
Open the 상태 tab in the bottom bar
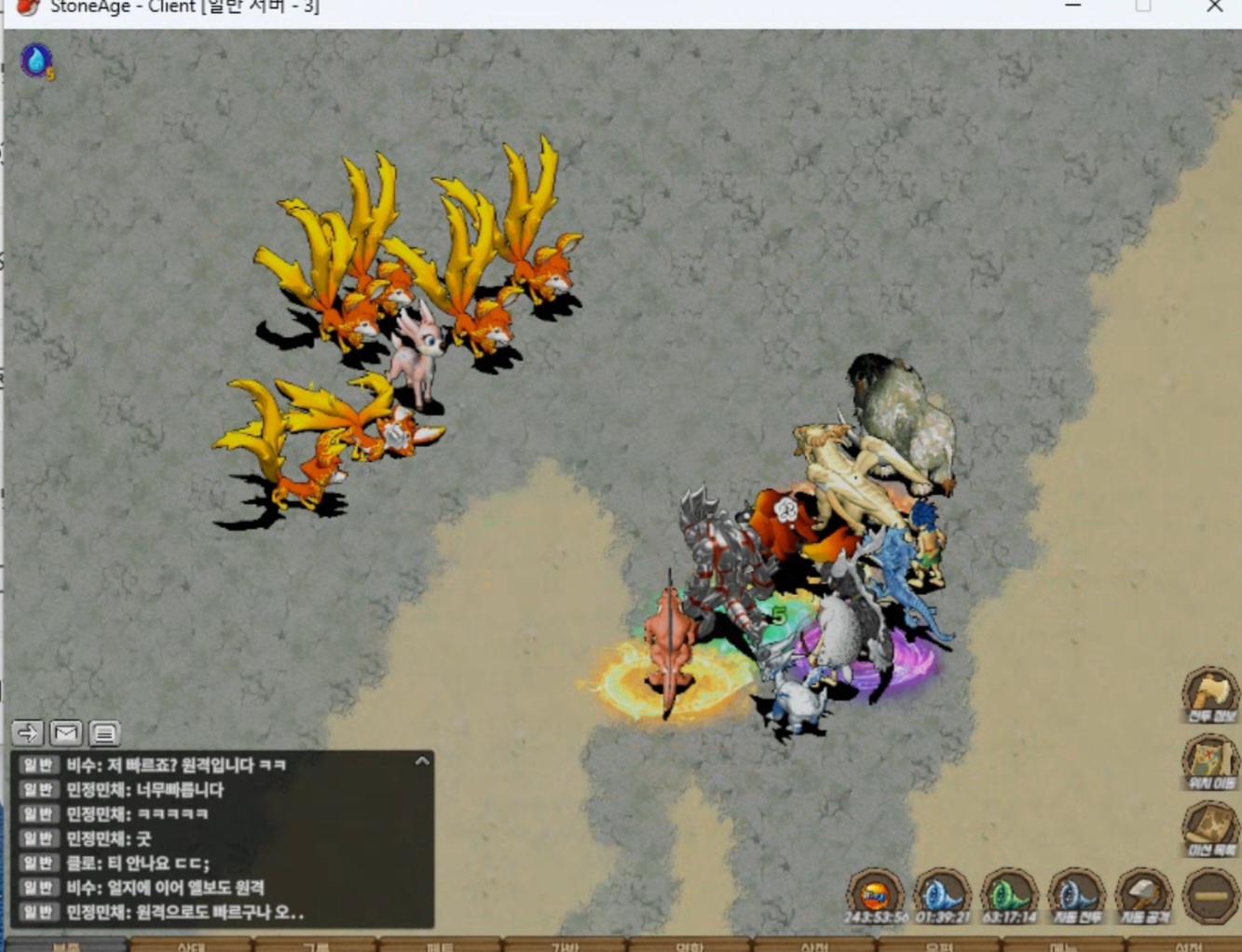[190, 945]
